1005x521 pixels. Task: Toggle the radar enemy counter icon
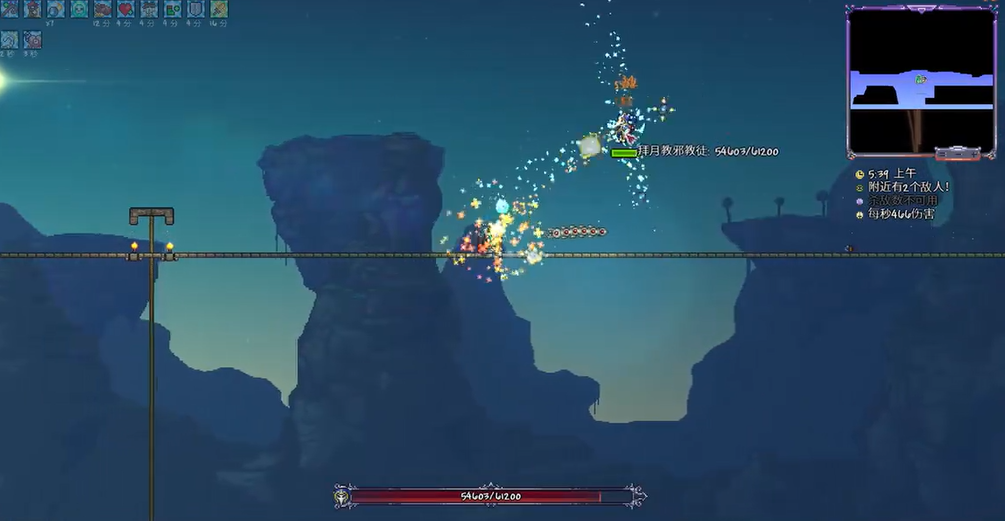[x=859, y=187]
